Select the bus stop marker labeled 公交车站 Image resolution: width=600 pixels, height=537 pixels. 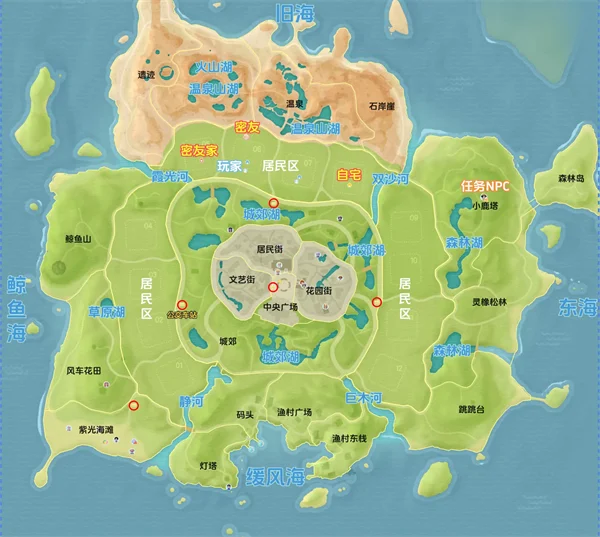coord(182,305)
